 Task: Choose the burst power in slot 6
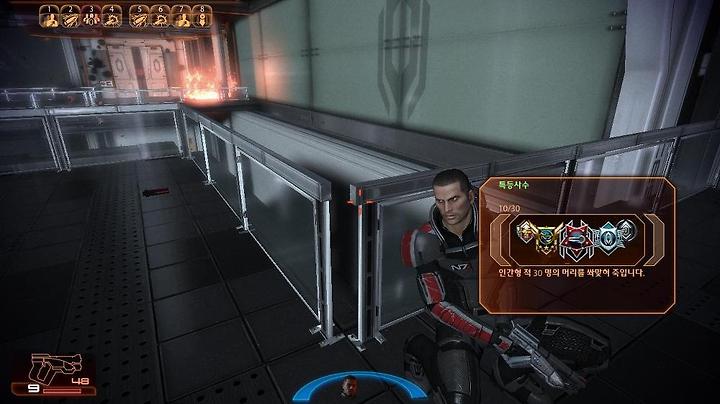(x=160, y=17)
